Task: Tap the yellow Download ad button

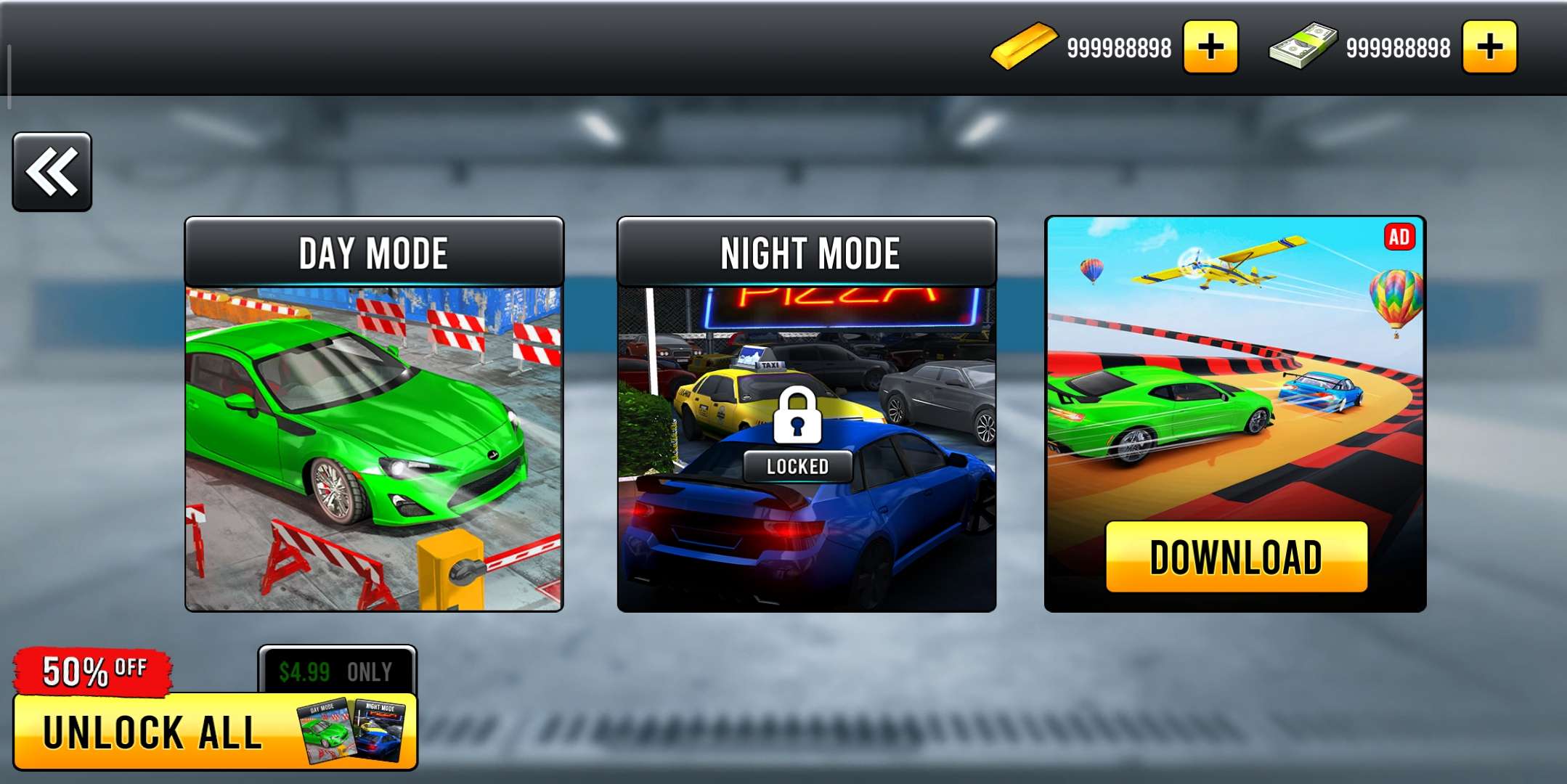Action: click(x=1236, y=557)
